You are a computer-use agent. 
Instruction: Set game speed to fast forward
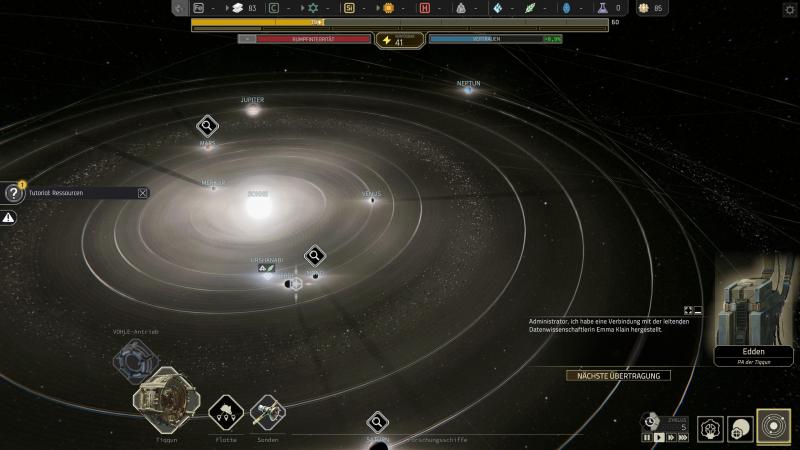coord(671,438)
